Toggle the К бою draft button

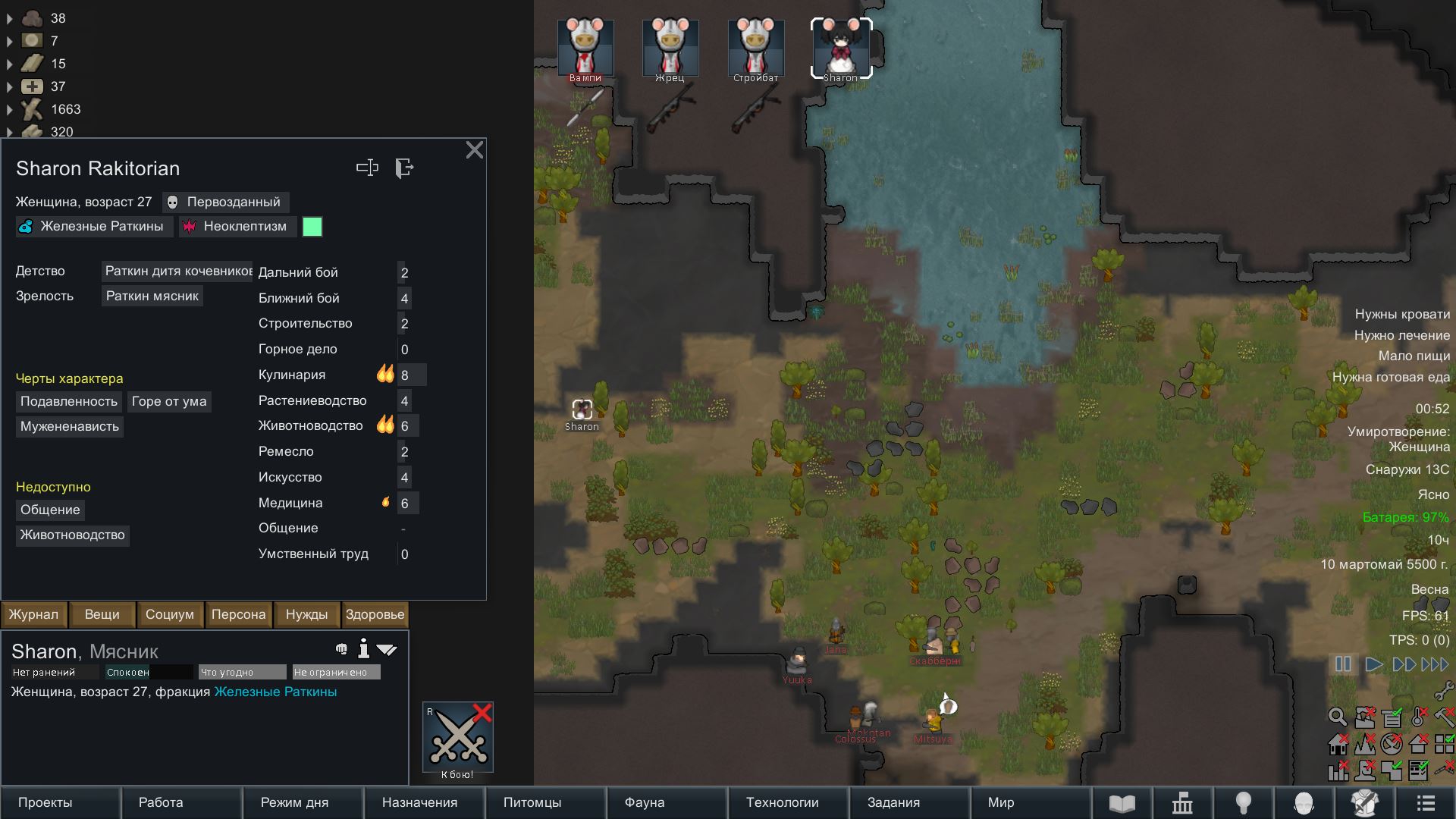[x=458, y=739]
